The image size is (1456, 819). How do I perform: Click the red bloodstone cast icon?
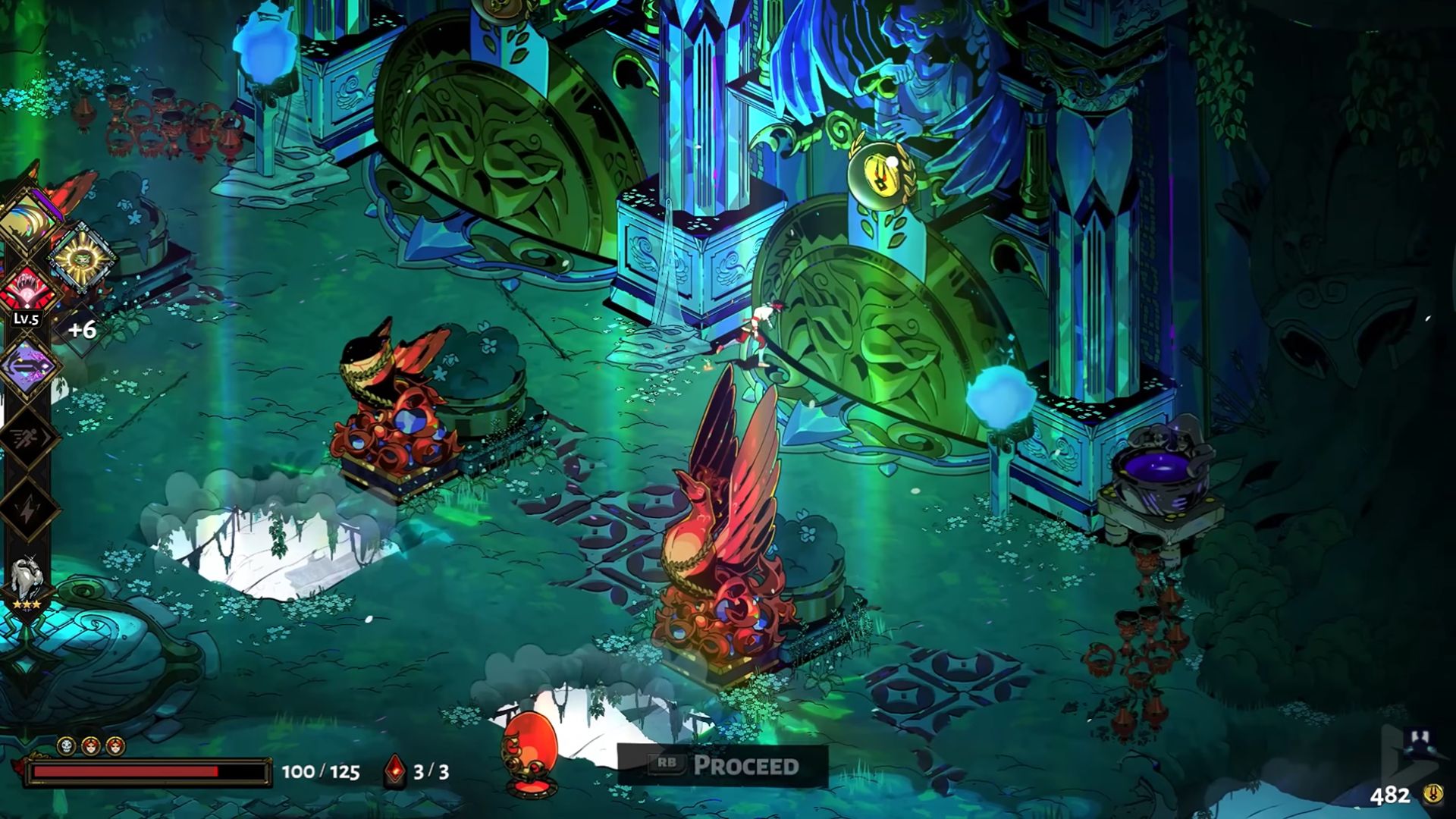point(394,772)
